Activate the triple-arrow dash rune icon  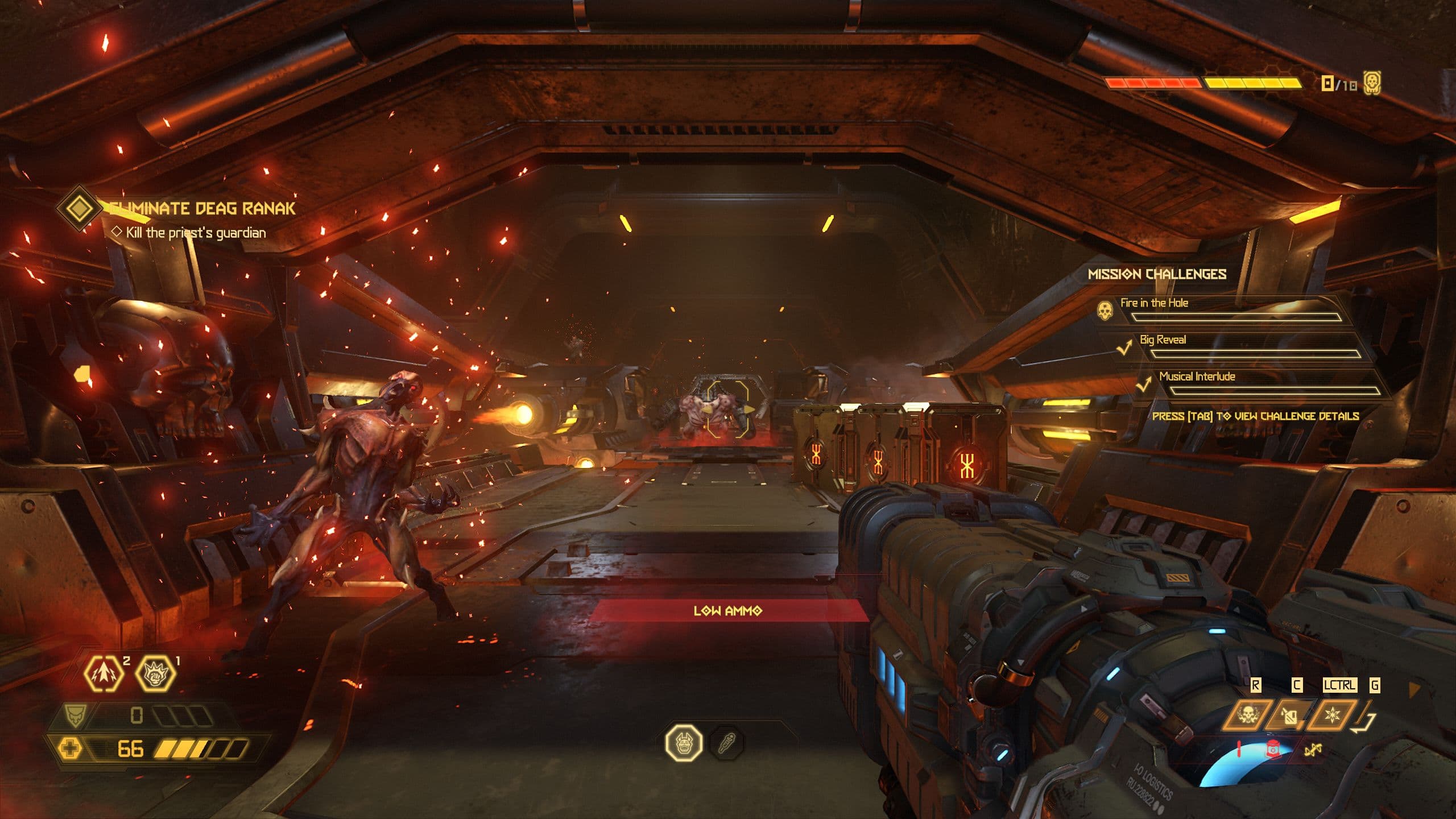[x=103, y=673]
